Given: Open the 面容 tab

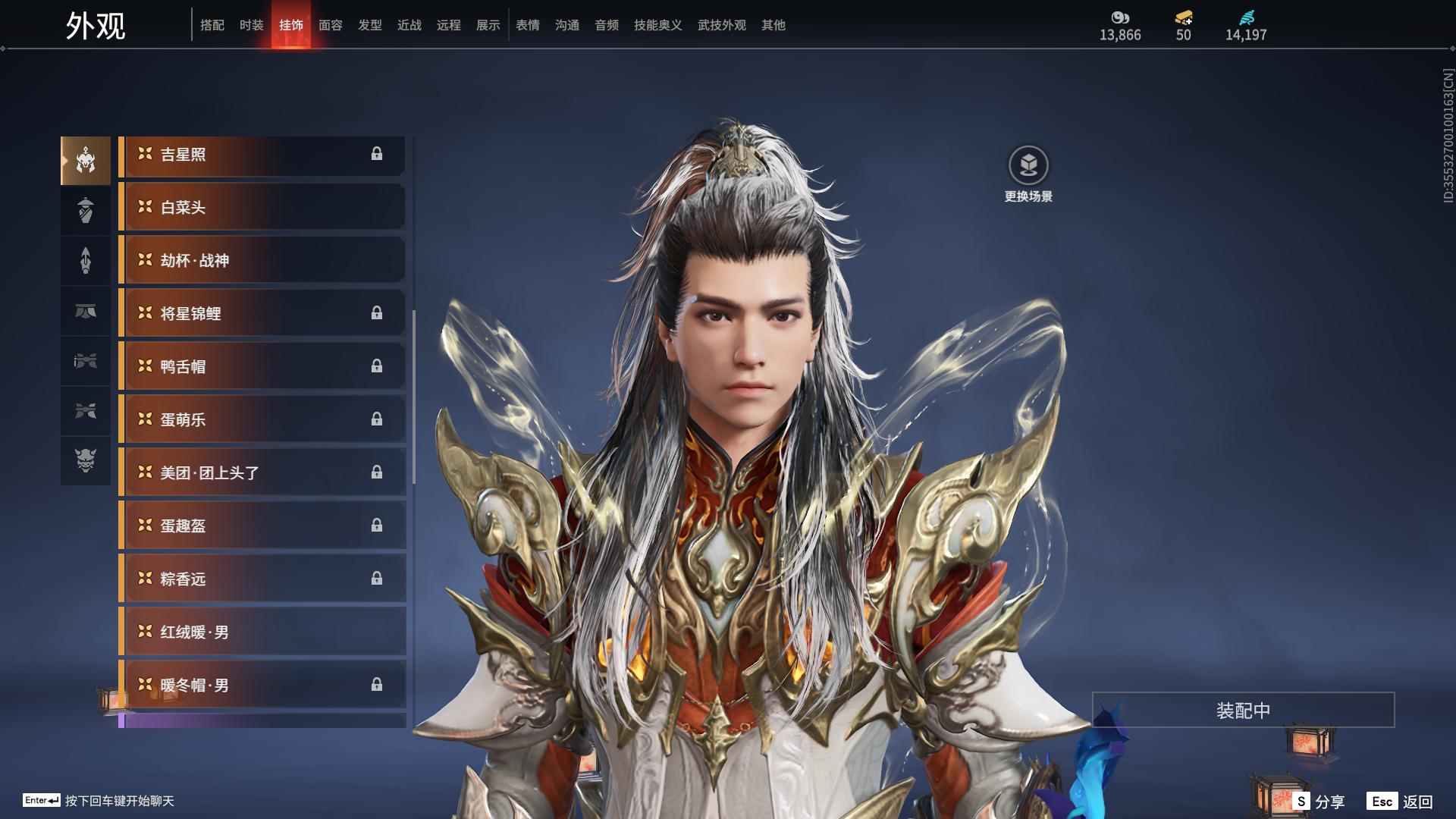Looking at the screenshot, I should click(329, 25).
